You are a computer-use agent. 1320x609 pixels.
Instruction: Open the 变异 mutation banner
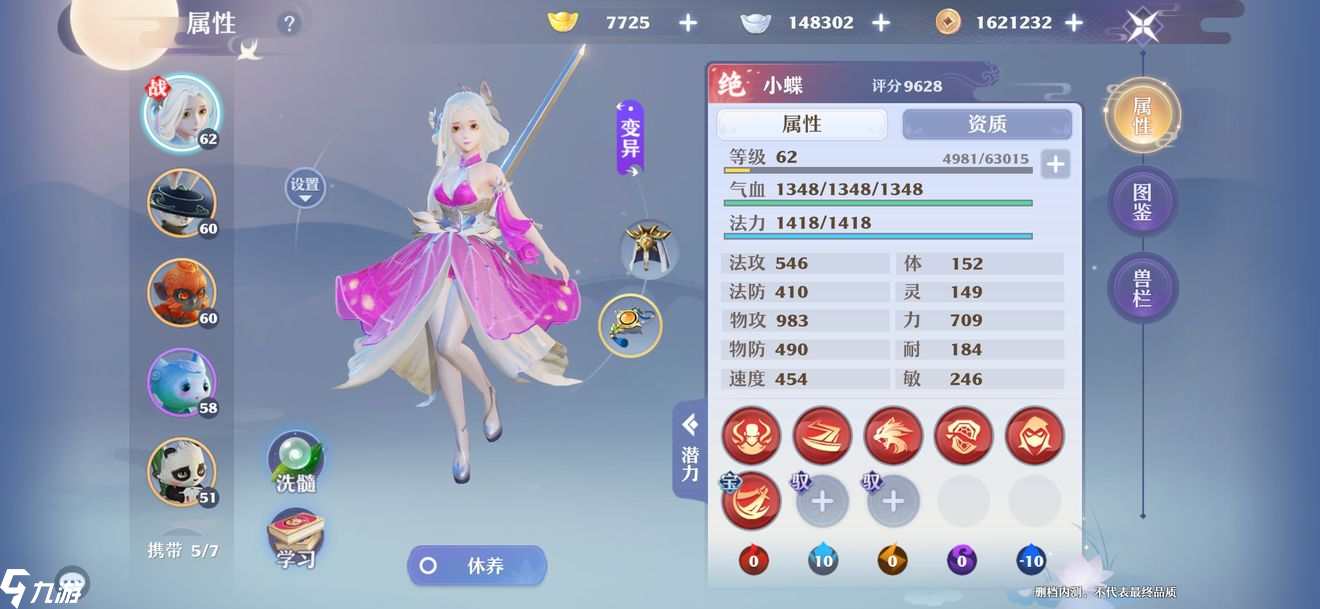click(x=630, y=138)
